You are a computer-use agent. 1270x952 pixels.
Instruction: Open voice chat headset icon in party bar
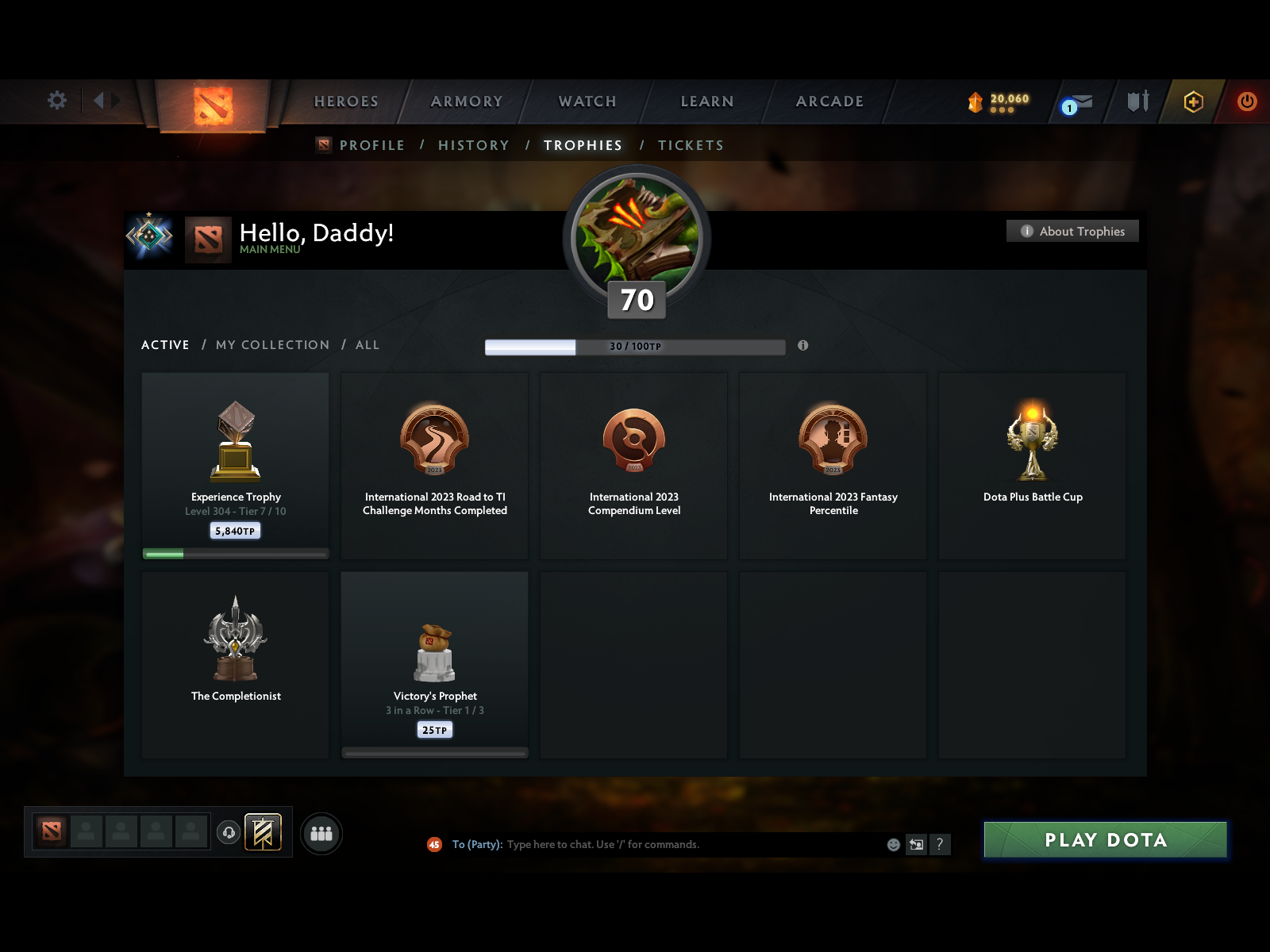coord(229,831)
